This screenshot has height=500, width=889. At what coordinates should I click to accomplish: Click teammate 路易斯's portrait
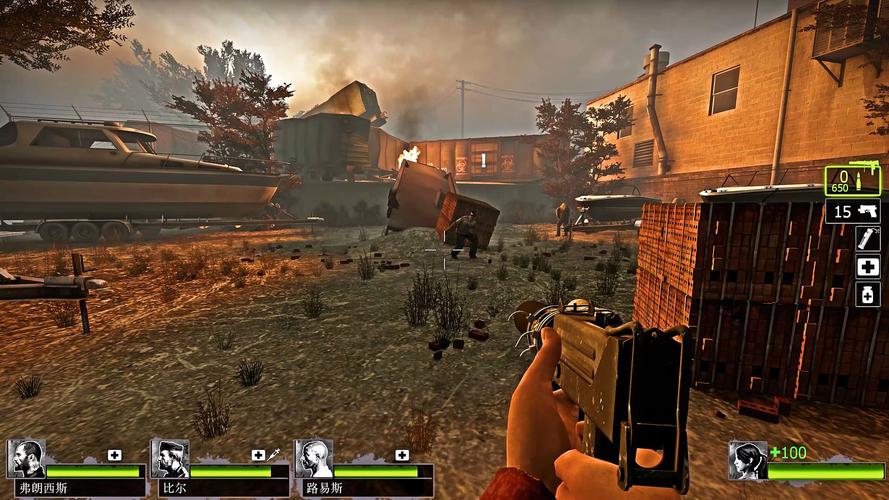[x=314, y=459]
